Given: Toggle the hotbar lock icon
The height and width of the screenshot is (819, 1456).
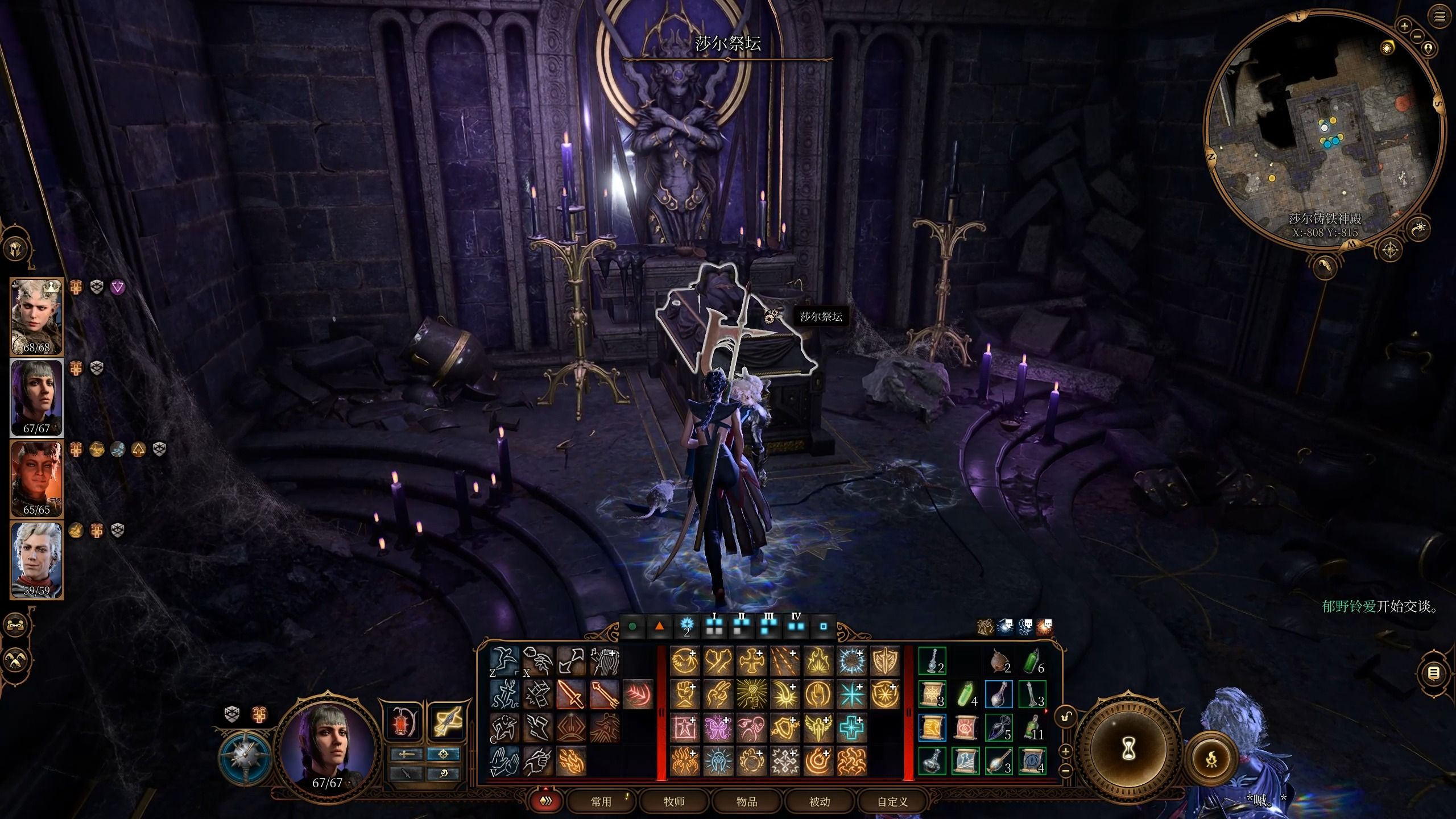Looking at the screenshot, I should click(1066, 717).
